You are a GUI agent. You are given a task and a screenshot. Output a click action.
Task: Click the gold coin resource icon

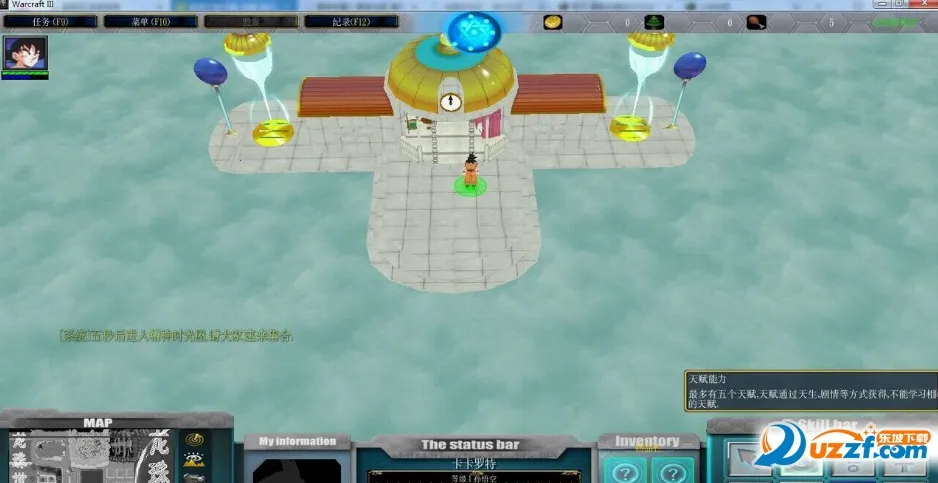point(553,21)
